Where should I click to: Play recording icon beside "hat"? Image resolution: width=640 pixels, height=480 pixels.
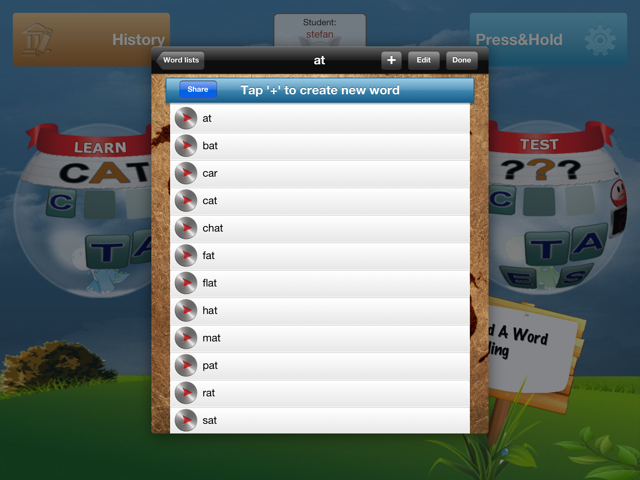(185, 311)
